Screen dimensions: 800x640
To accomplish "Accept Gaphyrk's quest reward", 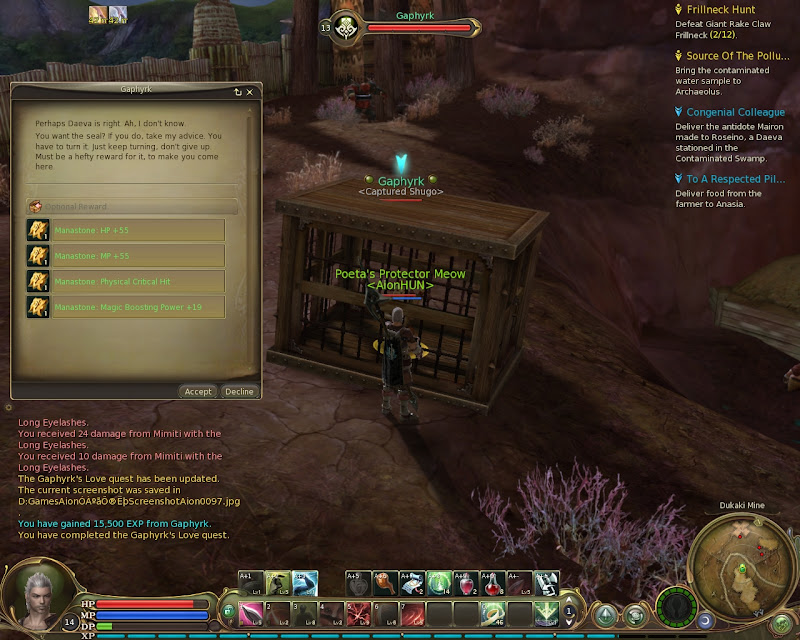I will (x=198, y=392).
